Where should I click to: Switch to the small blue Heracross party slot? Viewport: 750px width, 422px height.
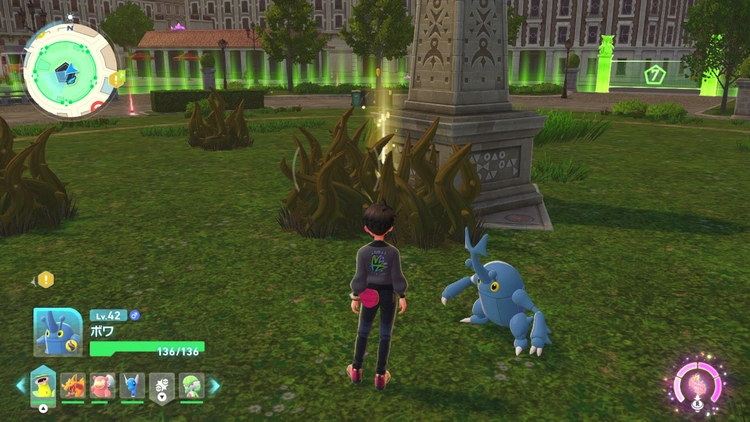coord(132,385)
